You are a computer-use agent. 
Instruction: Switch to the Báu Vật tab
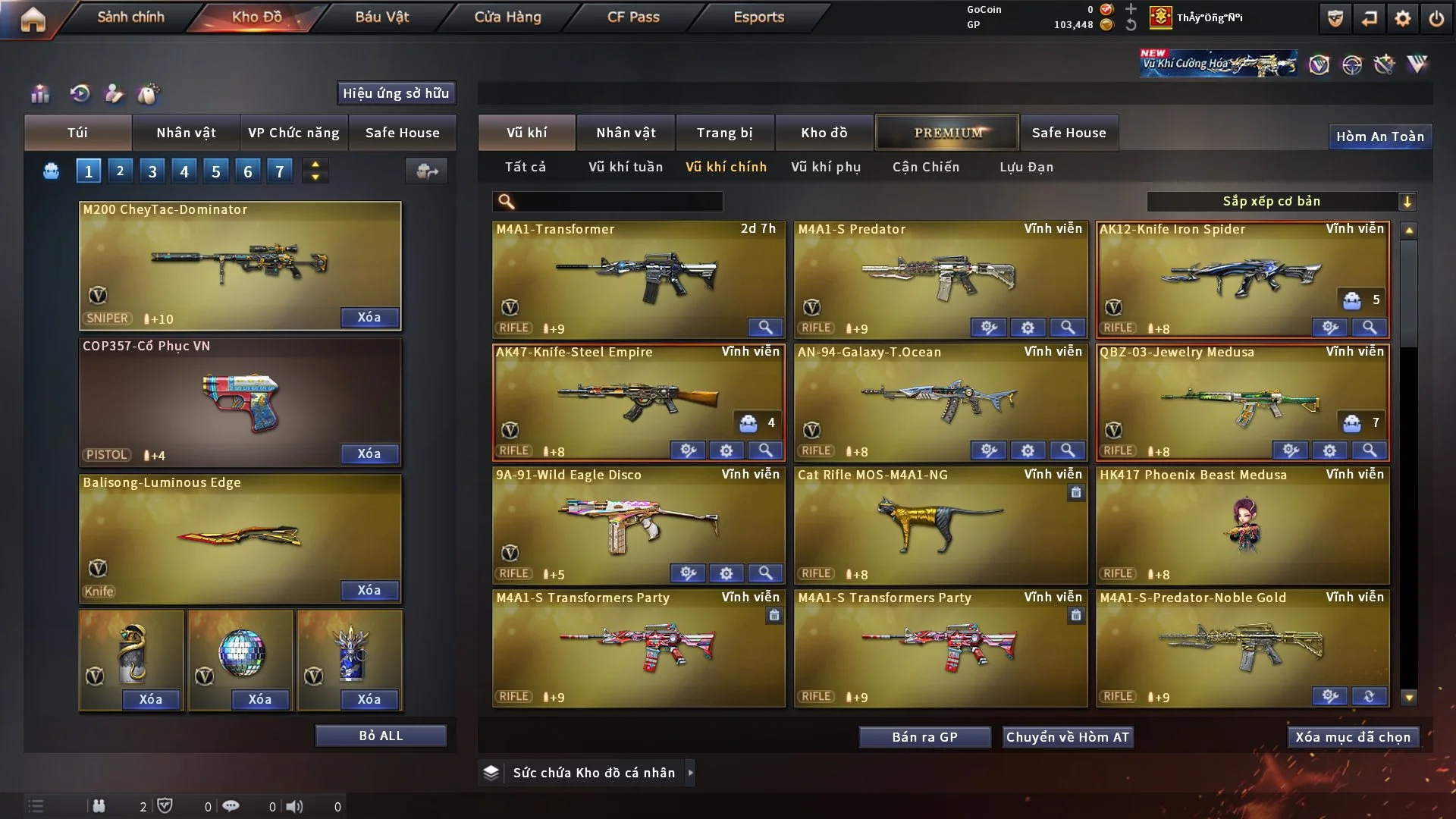pyautogui.click(x=381, y=17)
